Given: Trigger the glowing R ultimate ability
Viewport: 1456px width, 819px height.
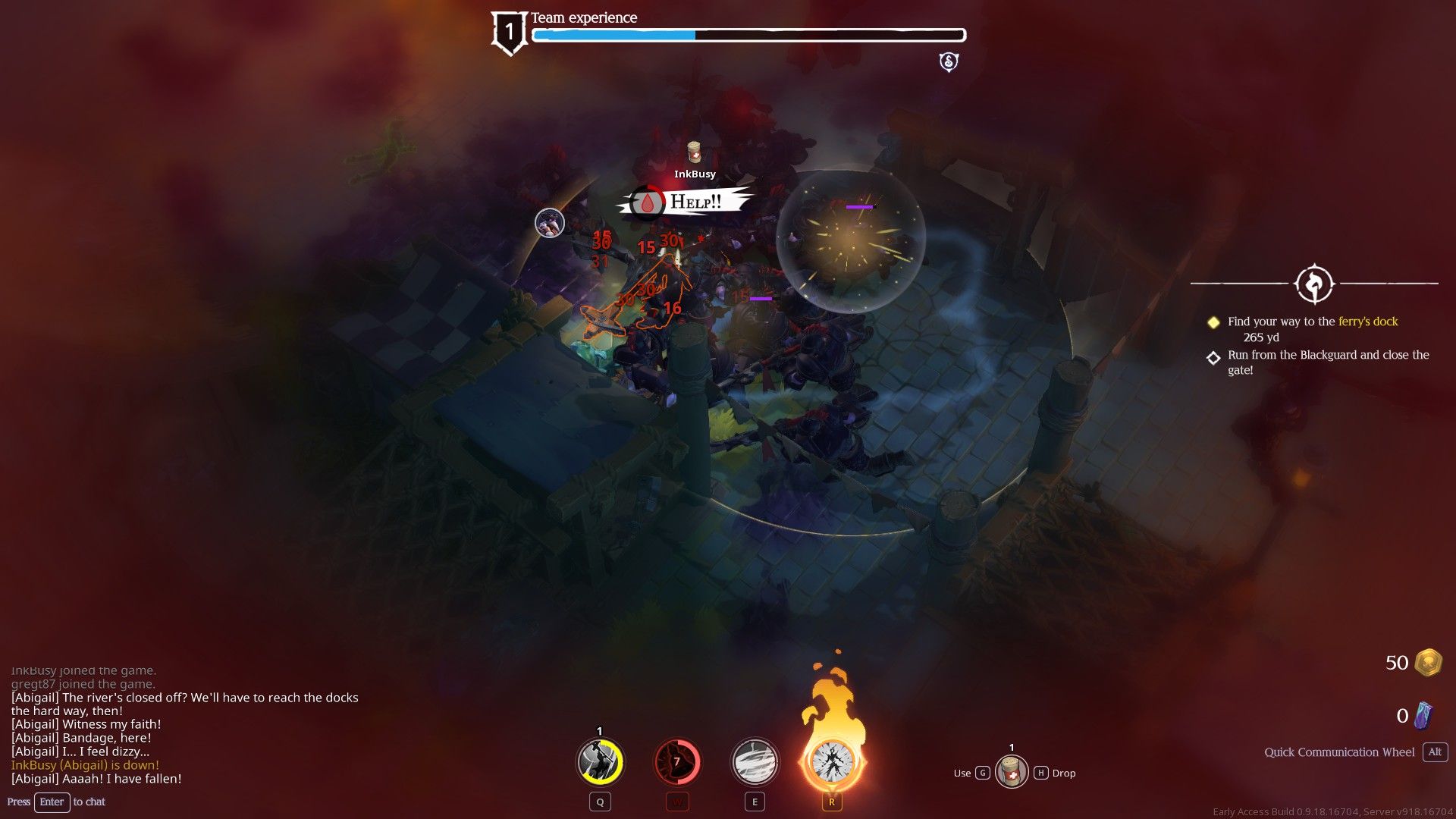Looking at the screenshot, I should pyautogui.click(x=831, y=761).
